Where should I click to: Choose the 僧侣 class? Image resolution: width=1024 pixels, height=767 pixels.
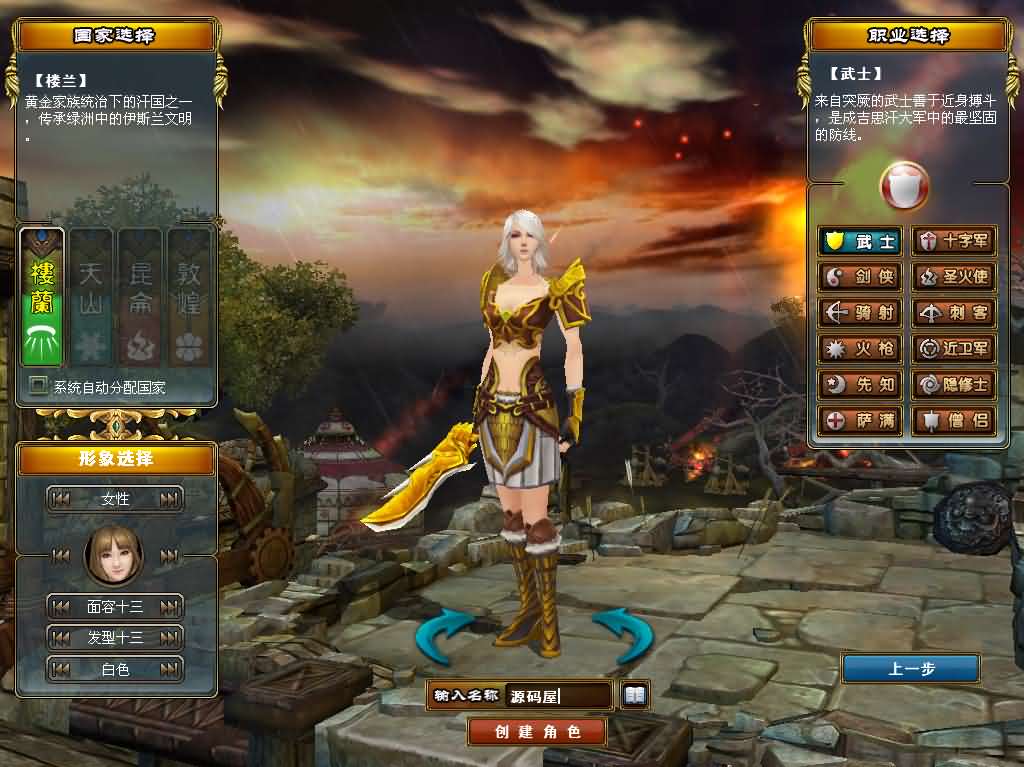coord(954,420)
